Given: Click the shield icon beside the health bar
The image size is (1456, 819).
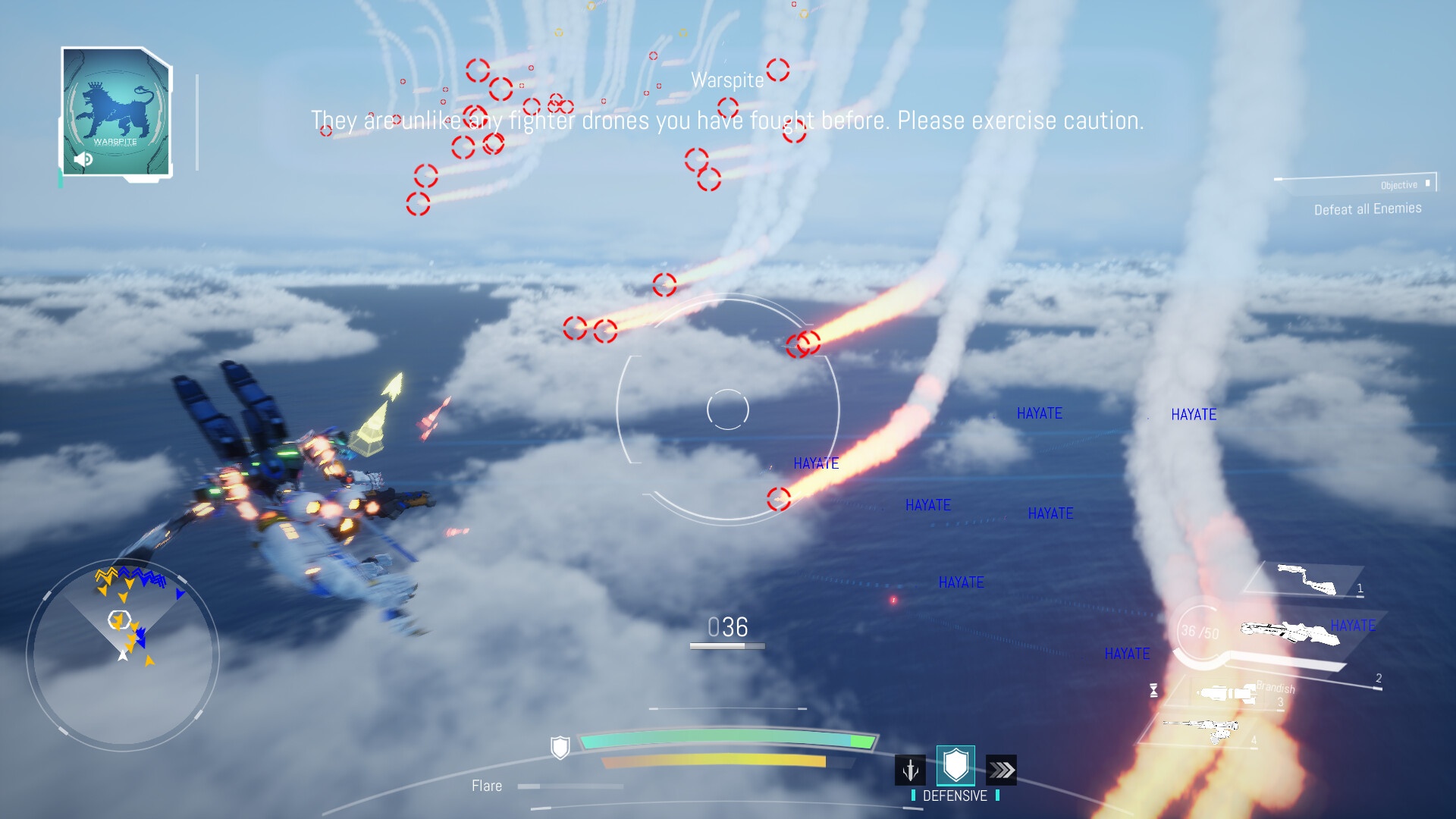Looking at the screenshot, I should 560,748.
